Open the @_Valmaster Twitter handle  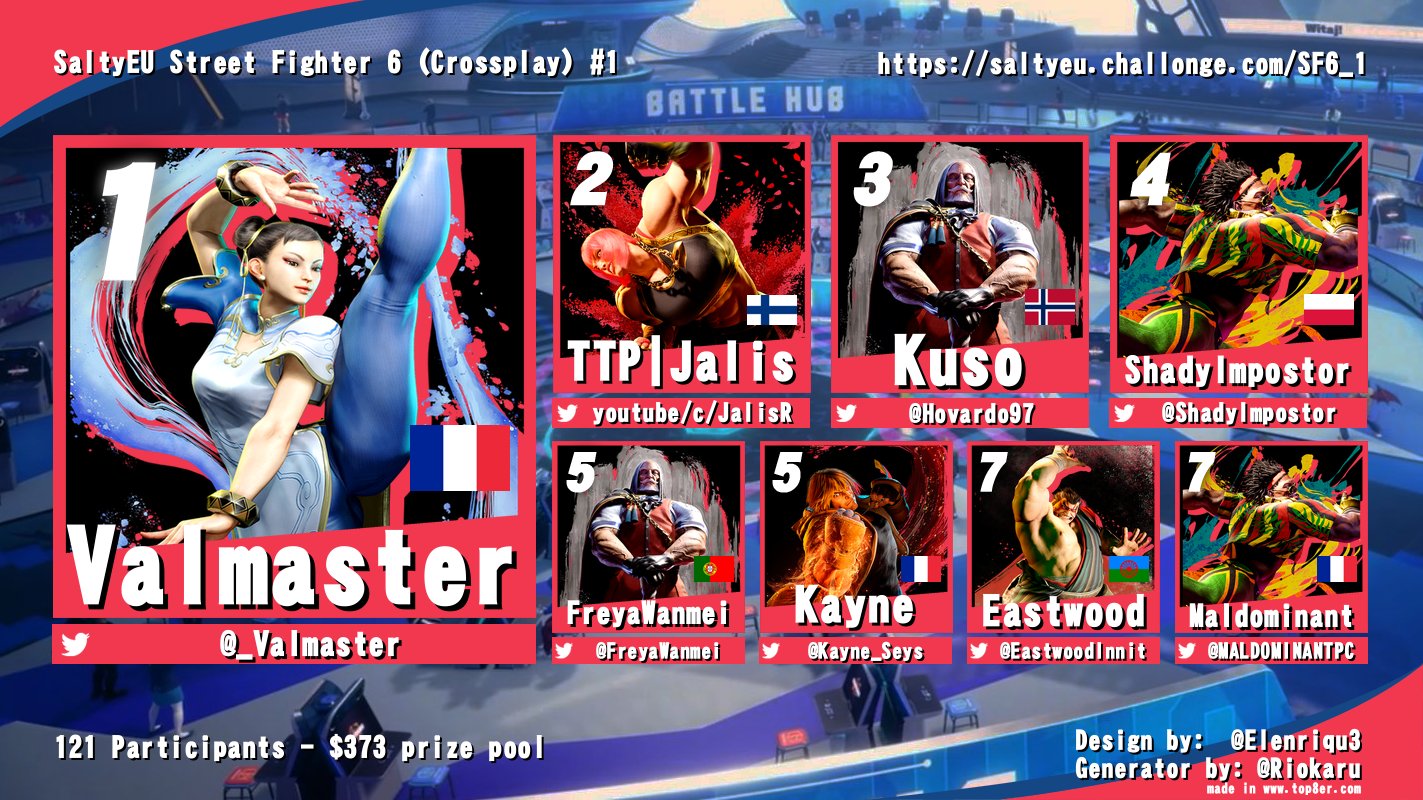coord(310,646)
